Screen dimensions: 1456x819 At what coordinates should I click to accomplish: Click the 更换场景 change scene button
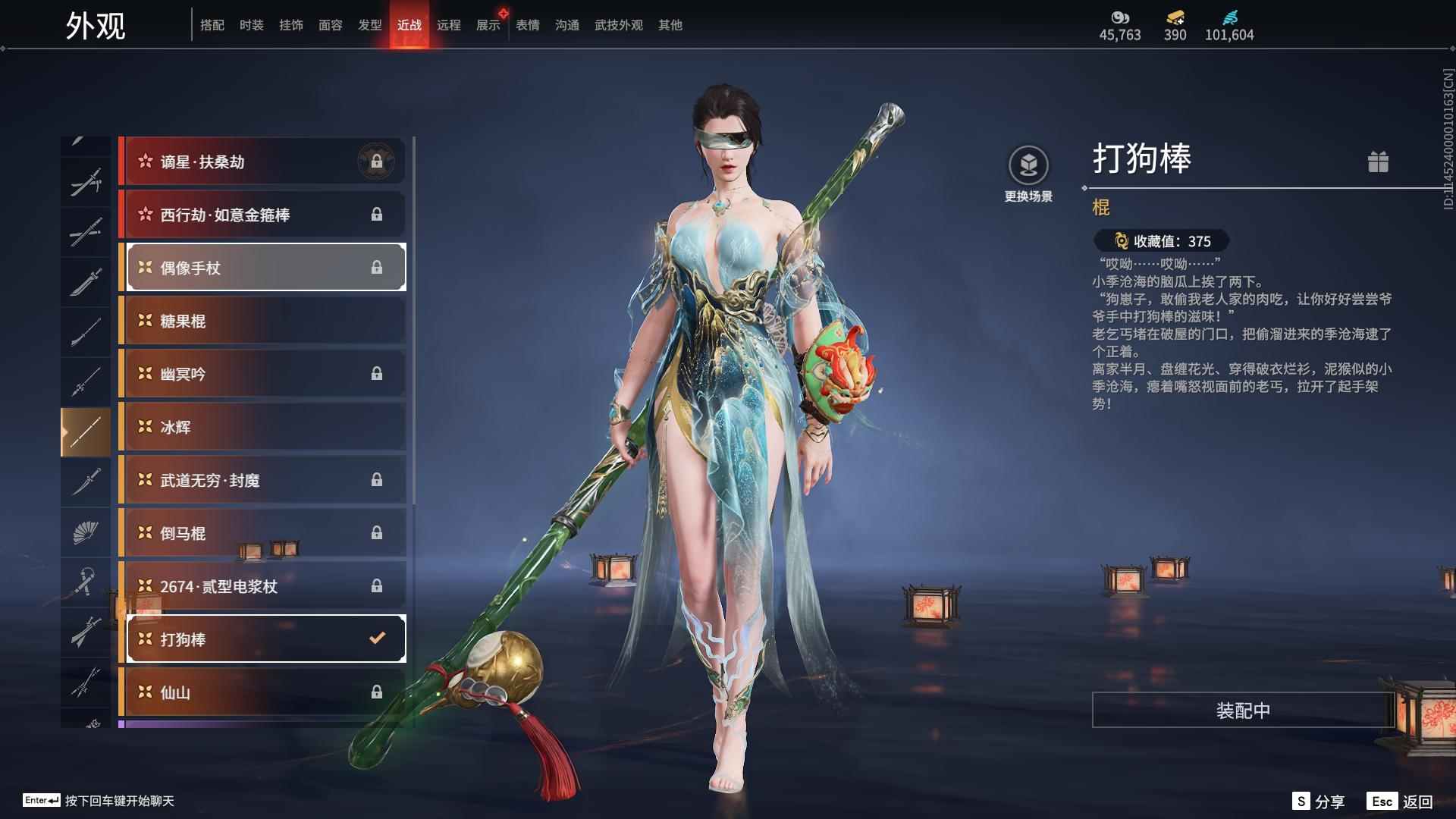(1028, 174)
